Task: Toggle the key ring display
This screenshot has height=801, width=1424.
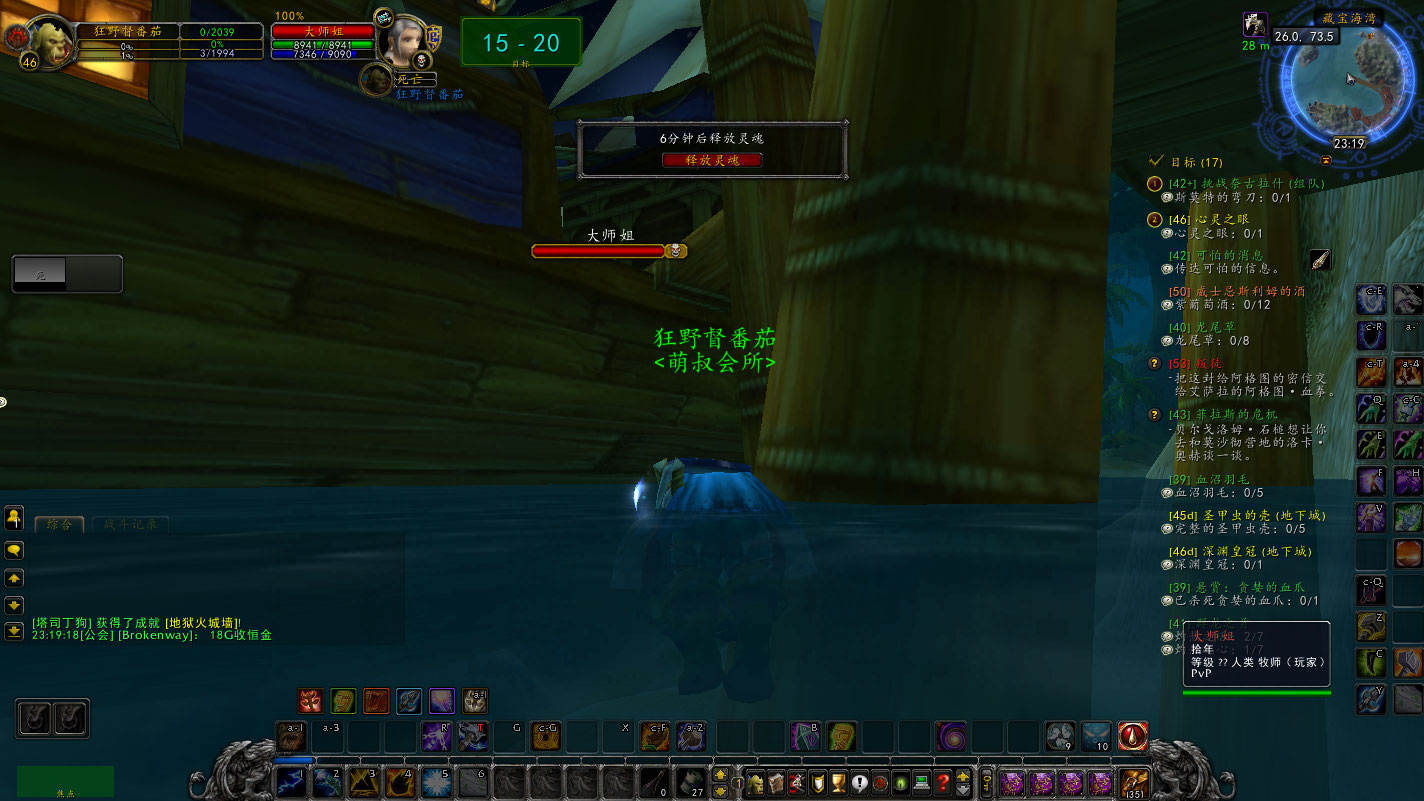Action: [x=986, y=783]
